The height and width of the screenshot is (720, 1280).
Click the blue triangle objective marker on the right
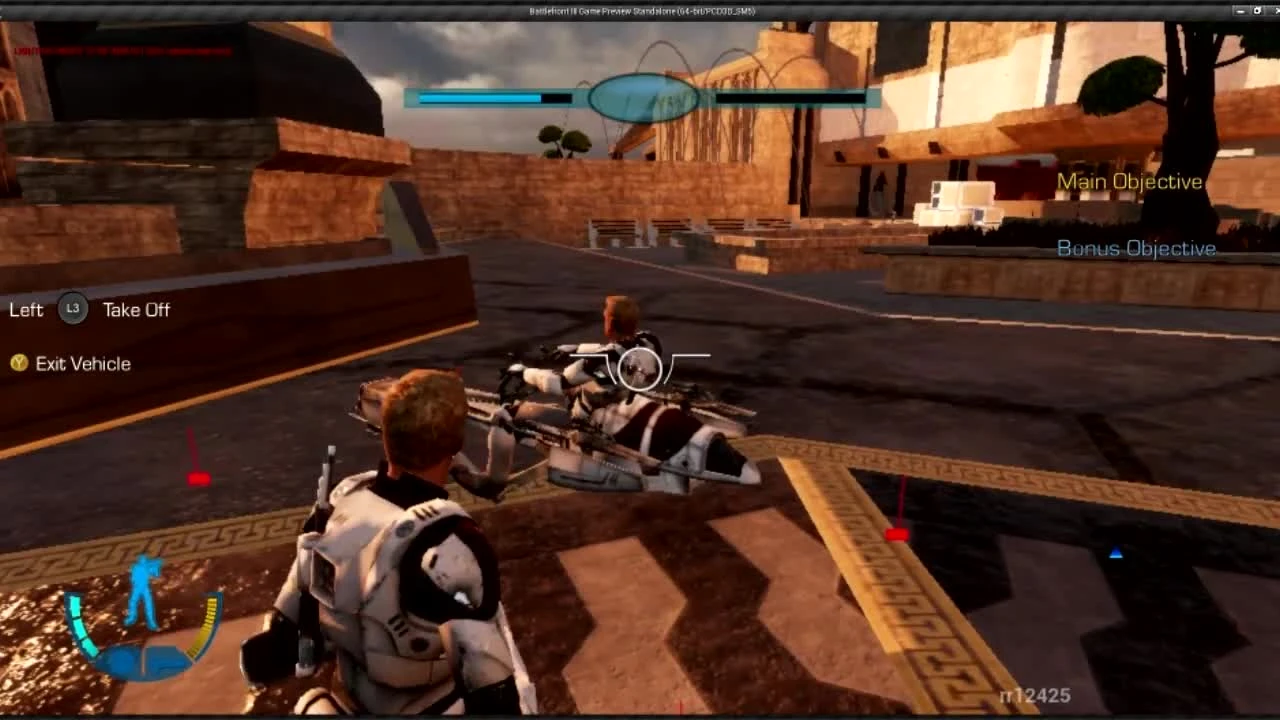coord(1115,551)
